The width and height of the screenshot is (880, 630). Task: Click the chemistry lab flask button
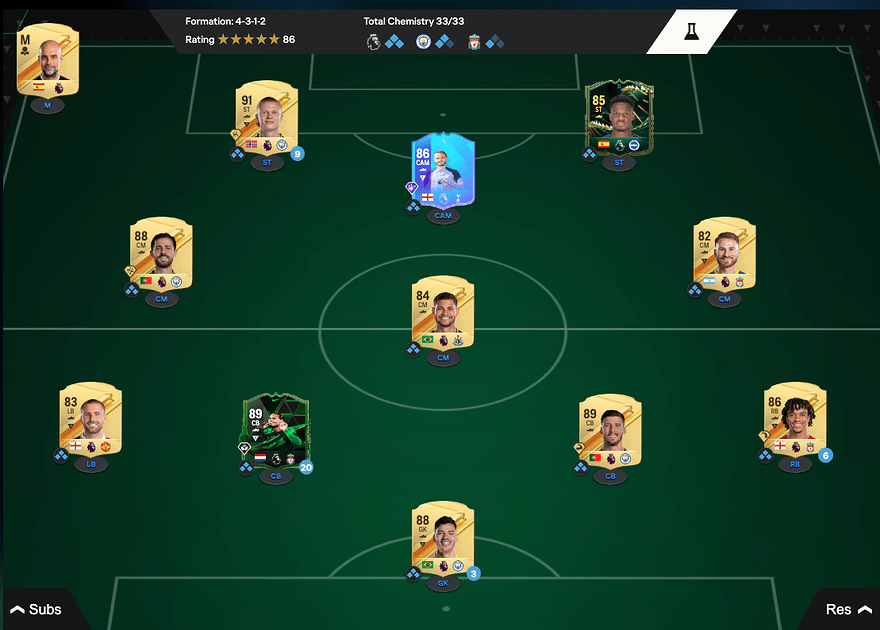(691, 32)
